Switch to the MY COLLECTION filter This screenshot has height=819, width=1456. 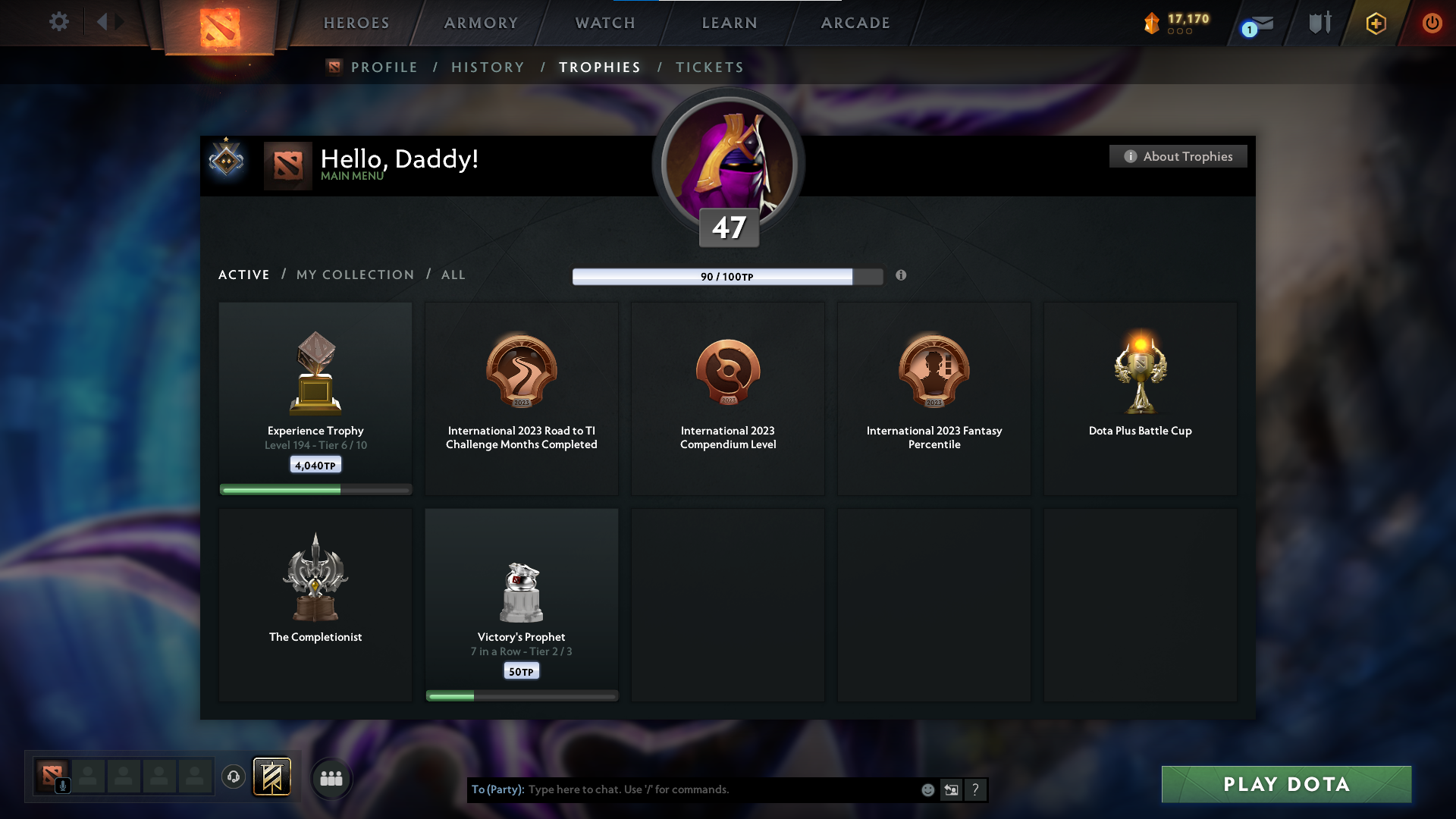click(354, 275)
